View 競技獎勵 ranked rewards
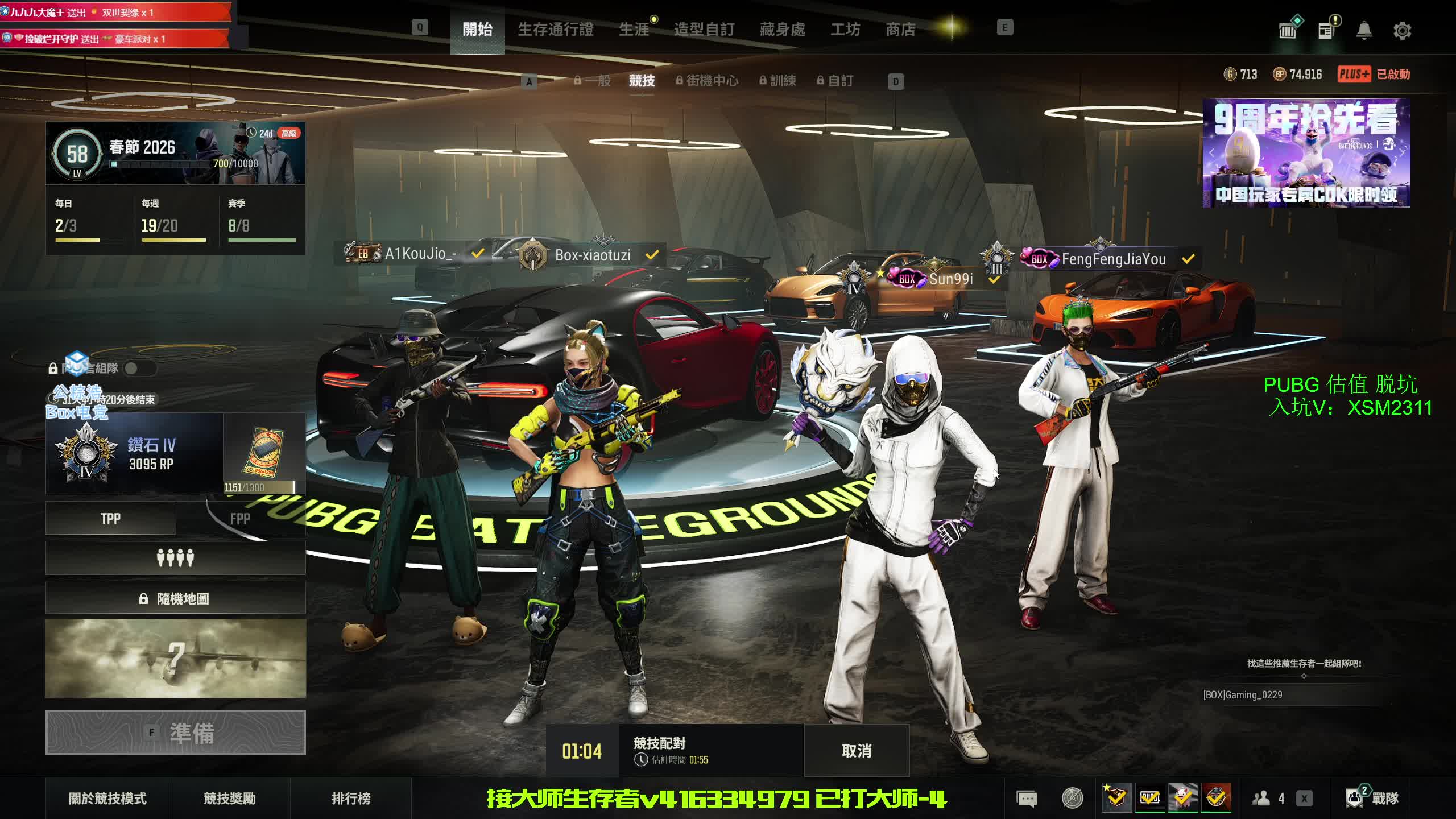 tap(230, 799)
